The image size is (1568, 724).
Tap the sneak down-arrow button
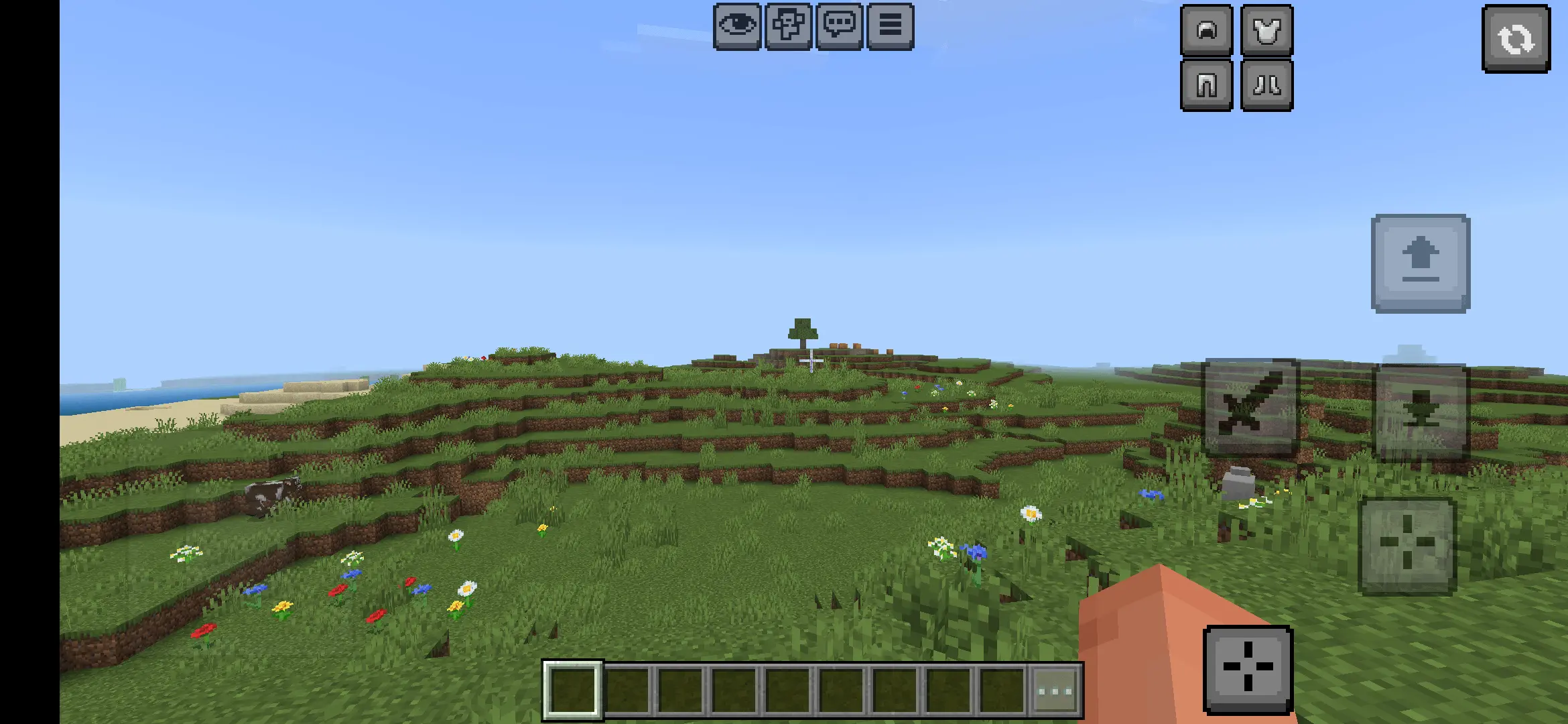click(x=1421, y=412)
